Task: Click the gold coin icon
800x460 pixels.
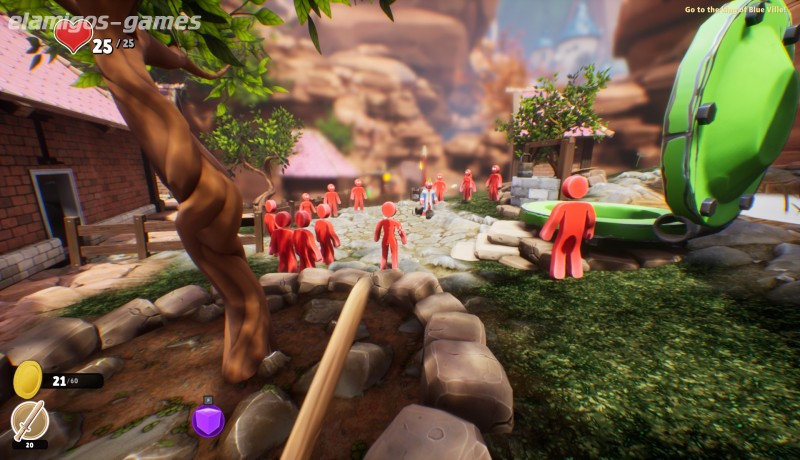Action: click(28, 379)
